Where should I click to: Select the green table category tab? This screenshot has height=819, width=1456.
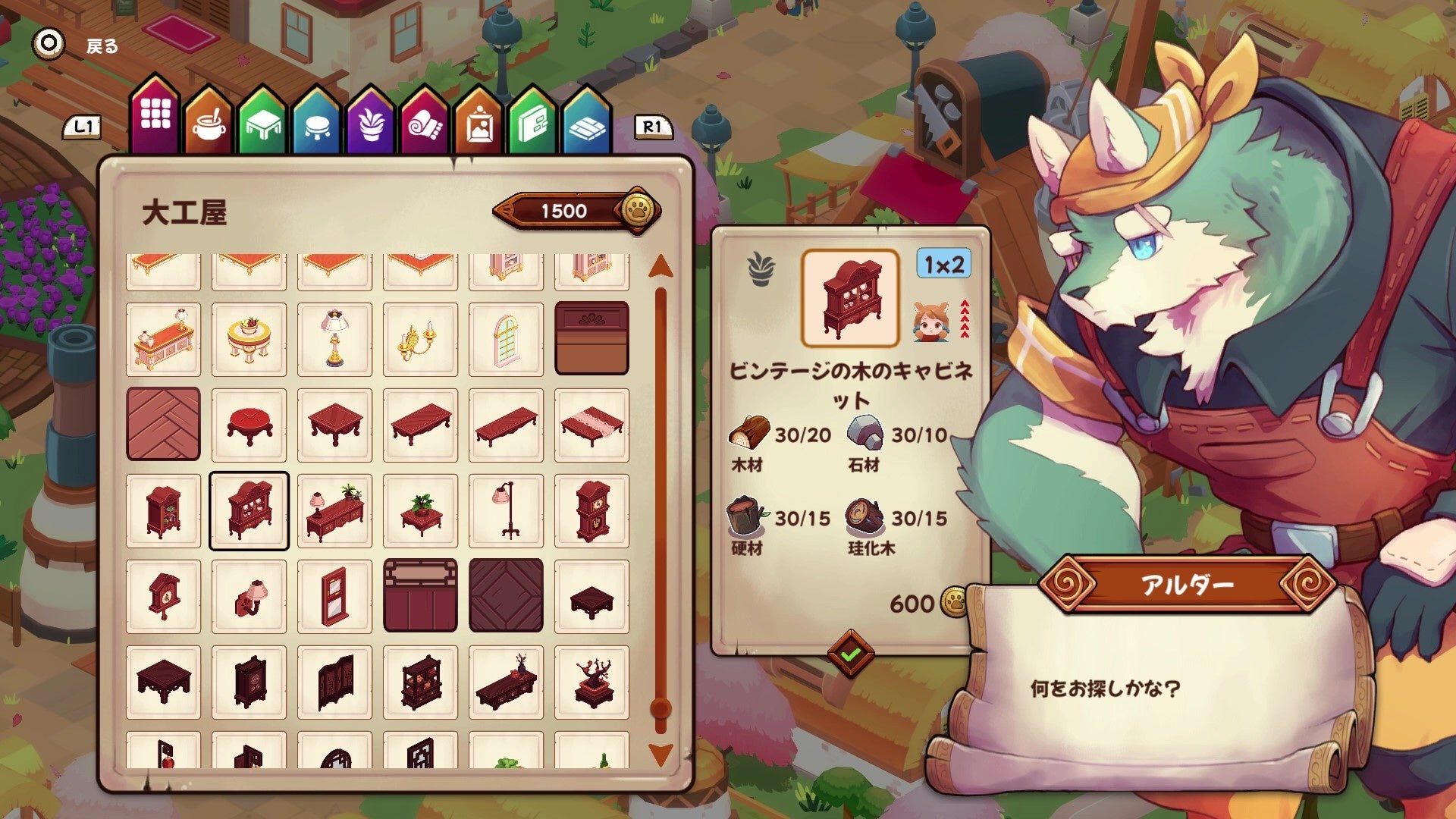262,123
